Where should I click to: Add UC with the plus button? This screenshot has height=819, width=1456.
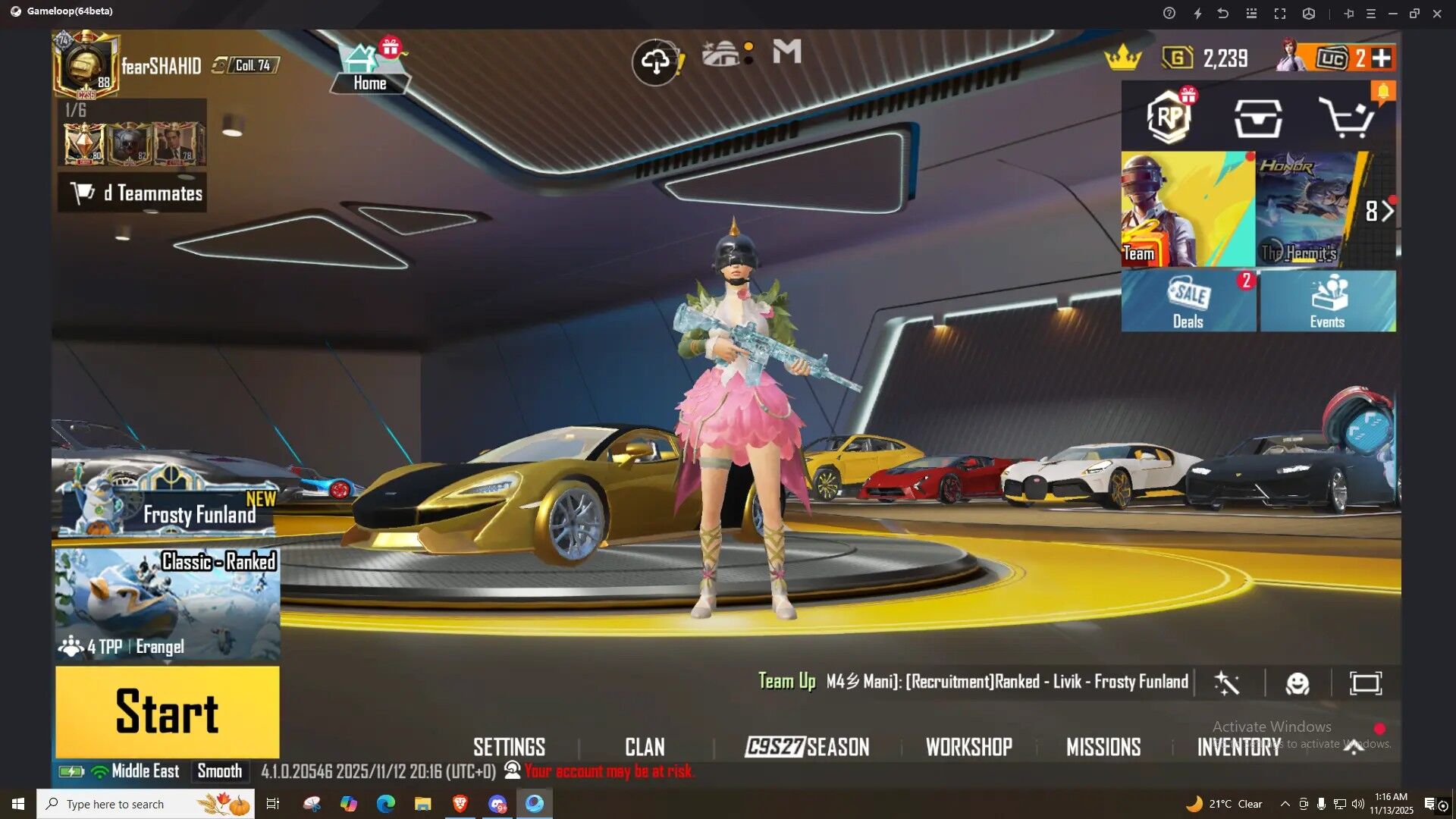1382,58
